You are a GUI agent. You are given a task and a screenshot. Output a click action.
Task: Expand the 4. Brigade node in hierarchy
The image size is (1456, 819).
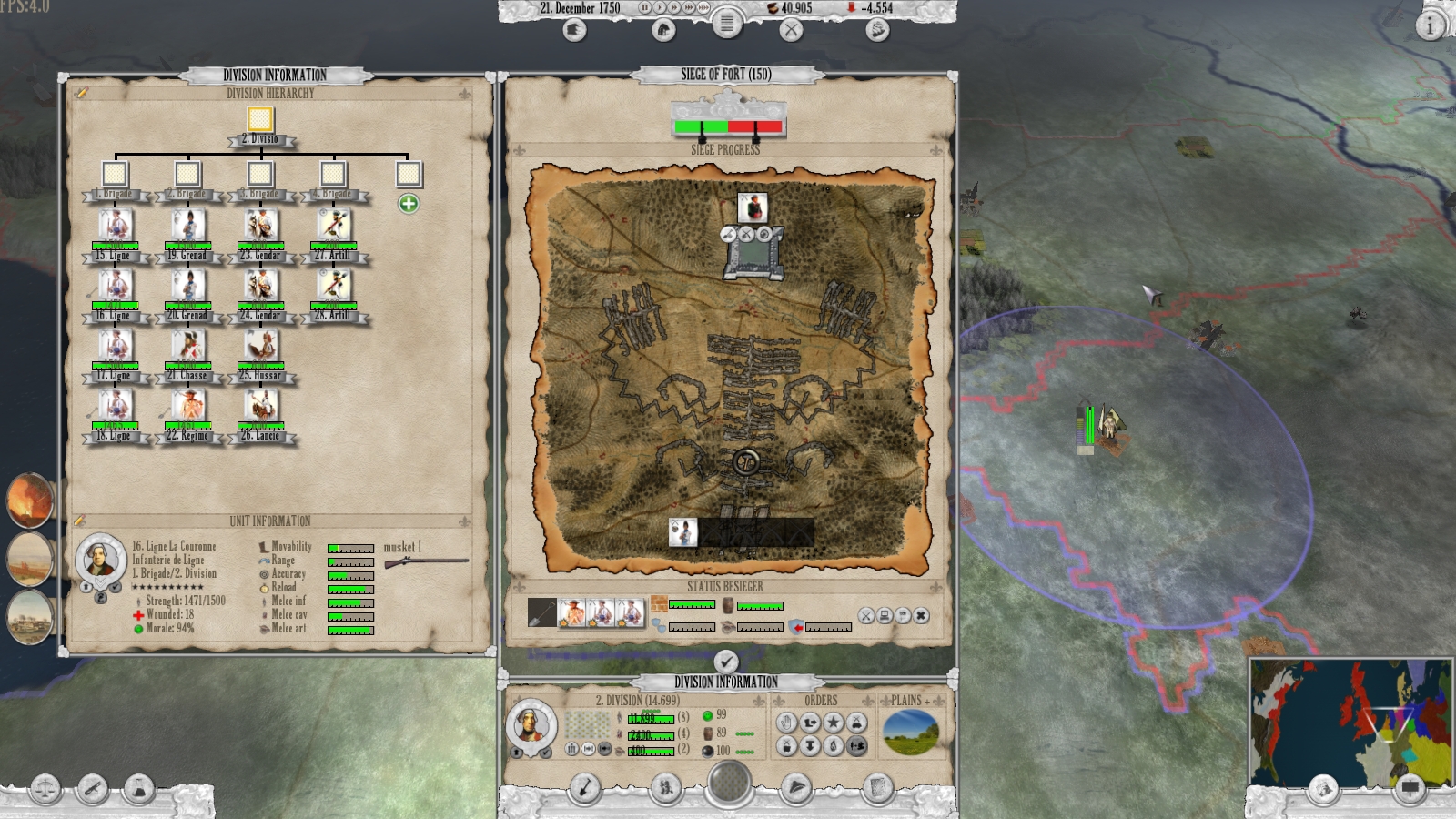[335, 172]
